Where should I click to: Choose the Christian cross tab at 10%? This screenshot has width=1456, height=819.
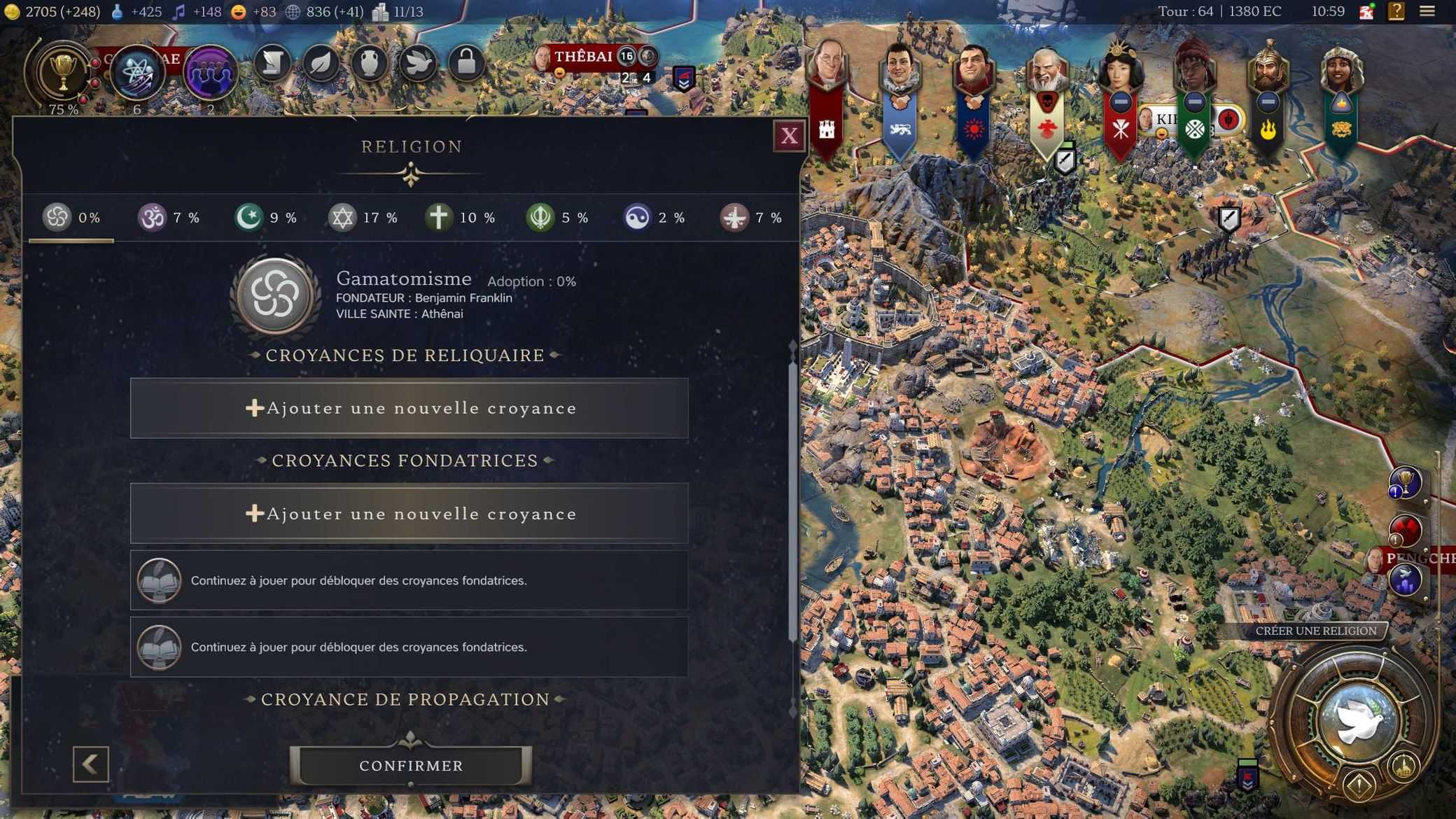click(x=460, y=218)
